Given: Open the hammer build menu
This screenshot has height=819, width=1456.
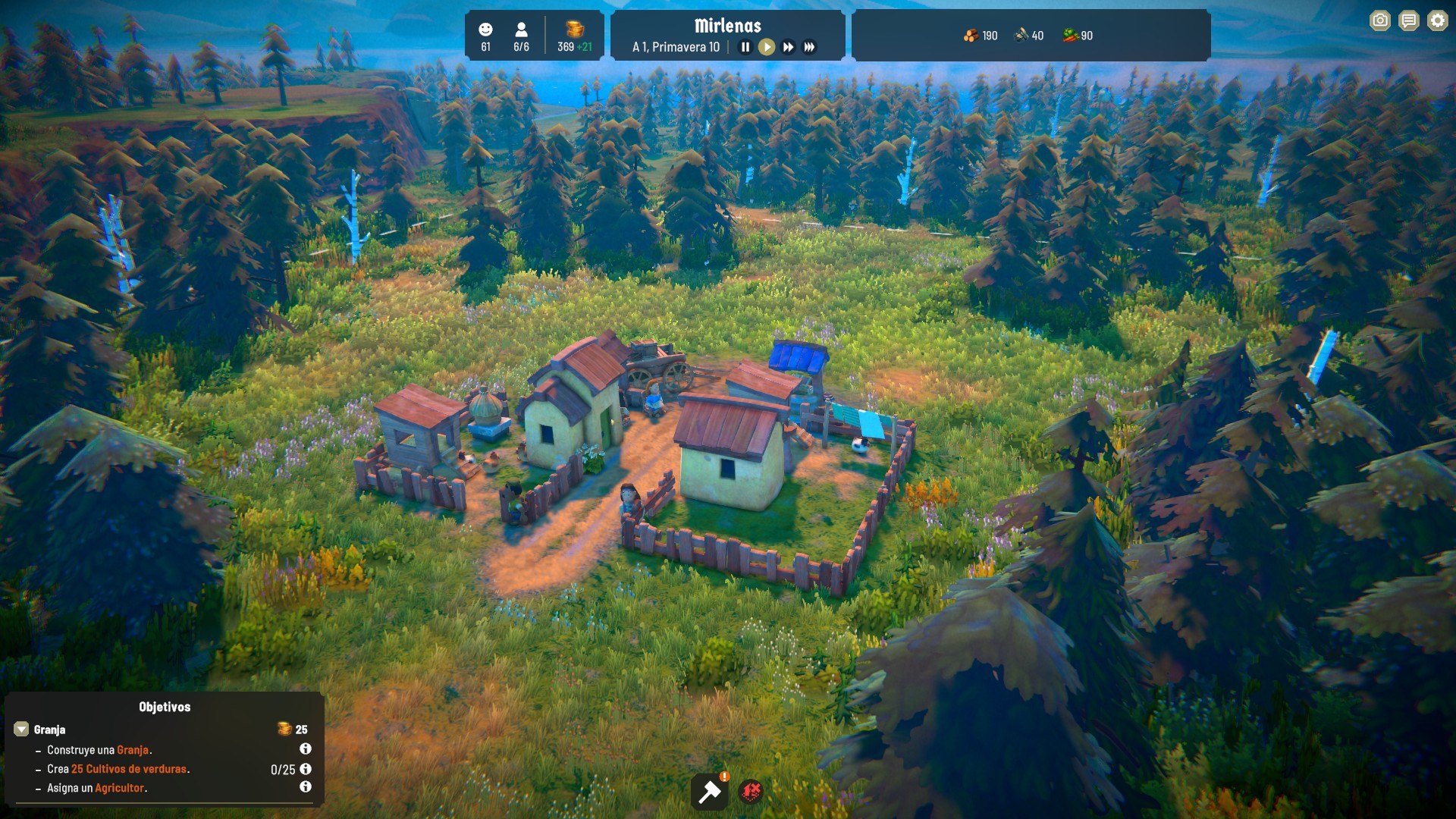Looking at the screenshot, I should coord(710,792).
